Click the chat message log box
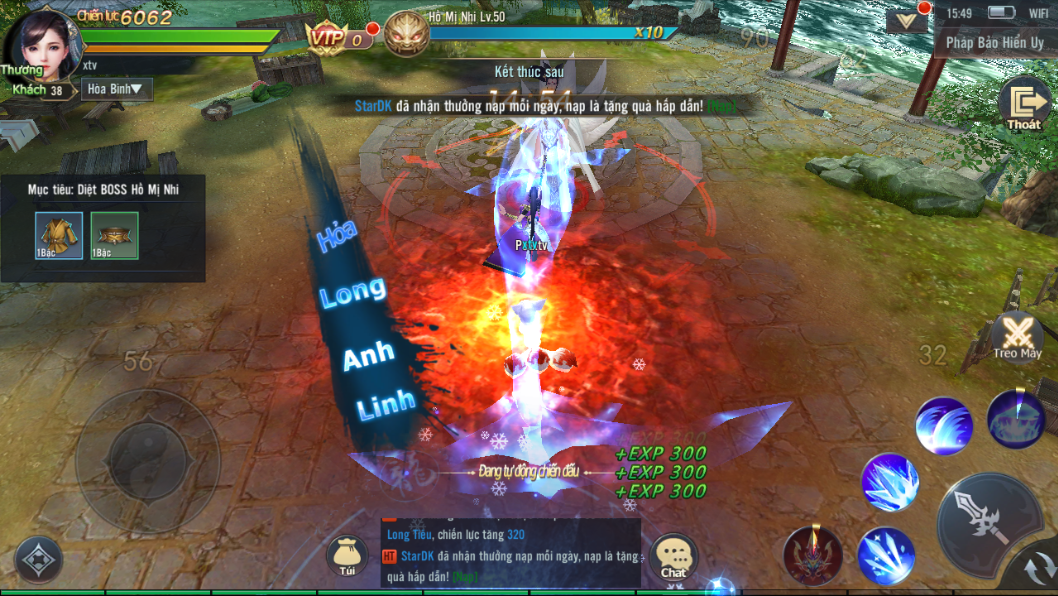 click(x=510, y=552)
